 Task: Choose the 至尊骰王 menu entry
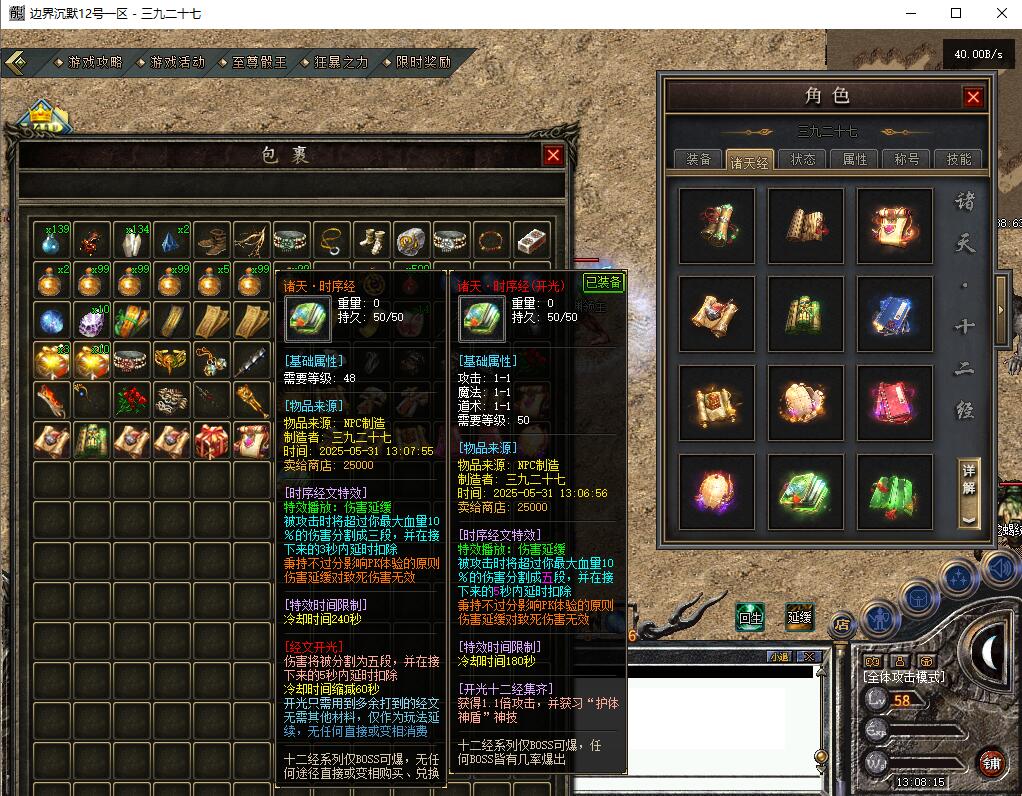259,62
